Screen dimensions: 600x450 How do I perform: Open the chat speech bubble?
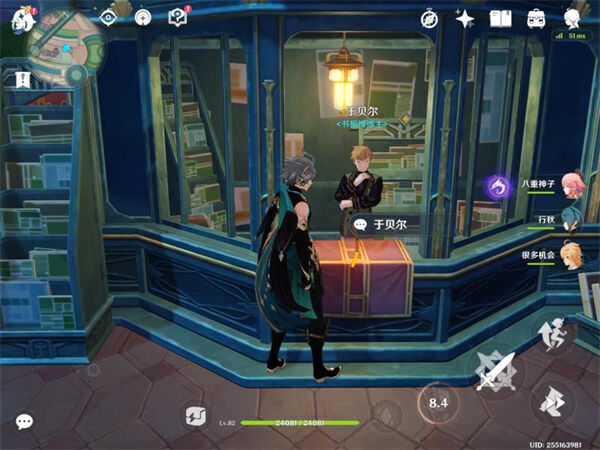[x=24, y=421]
